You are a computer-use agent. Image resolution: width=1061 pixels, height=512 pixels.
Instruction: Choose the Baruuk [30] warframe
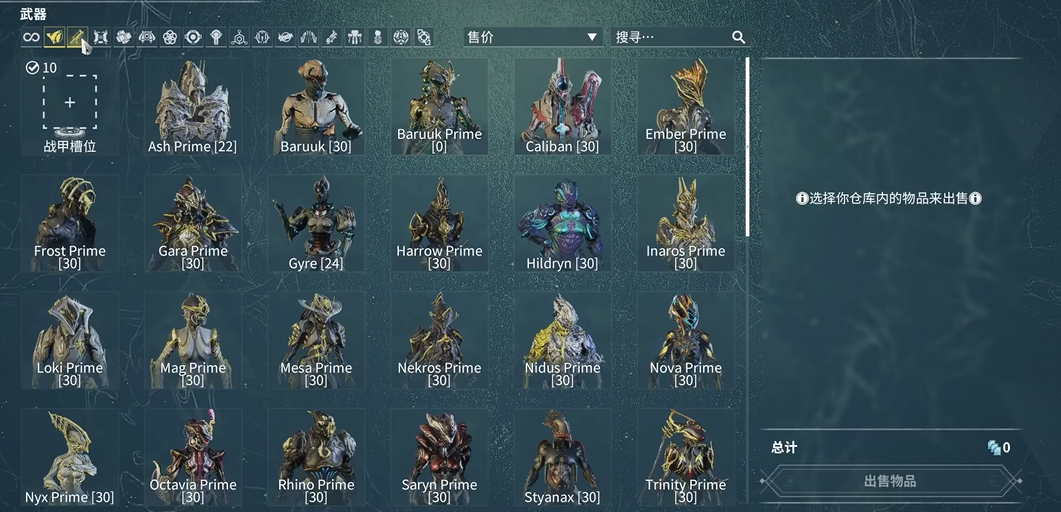click(316, 107)
